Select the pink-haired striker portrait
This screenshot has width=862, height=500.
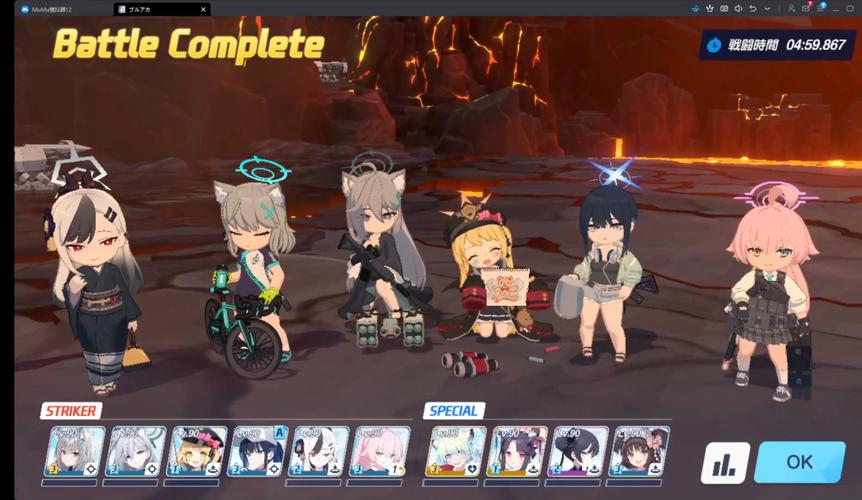pyautogui.click(x=380, y=451)
